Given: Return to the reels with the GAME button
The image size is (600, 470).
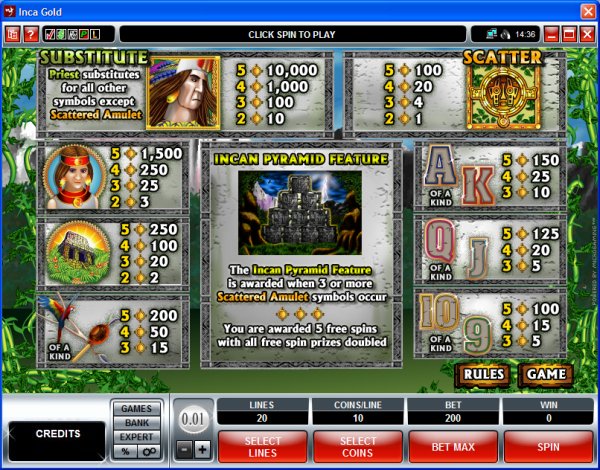Looking at the screenshot, I should pyautogui.click(x=545, y=375).
